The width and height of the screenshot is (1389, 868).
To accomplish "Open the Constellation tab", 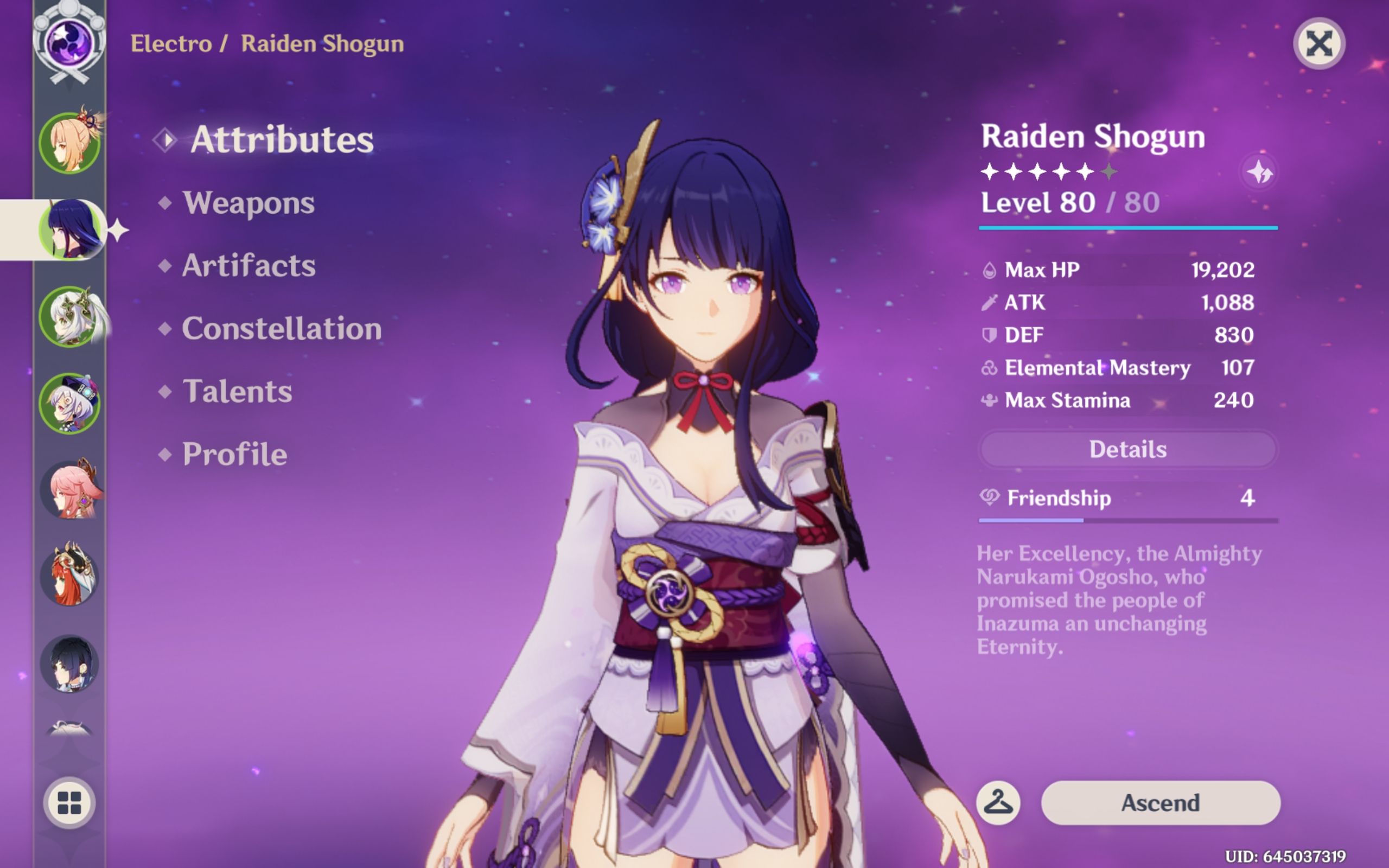I will click(281, 329).
